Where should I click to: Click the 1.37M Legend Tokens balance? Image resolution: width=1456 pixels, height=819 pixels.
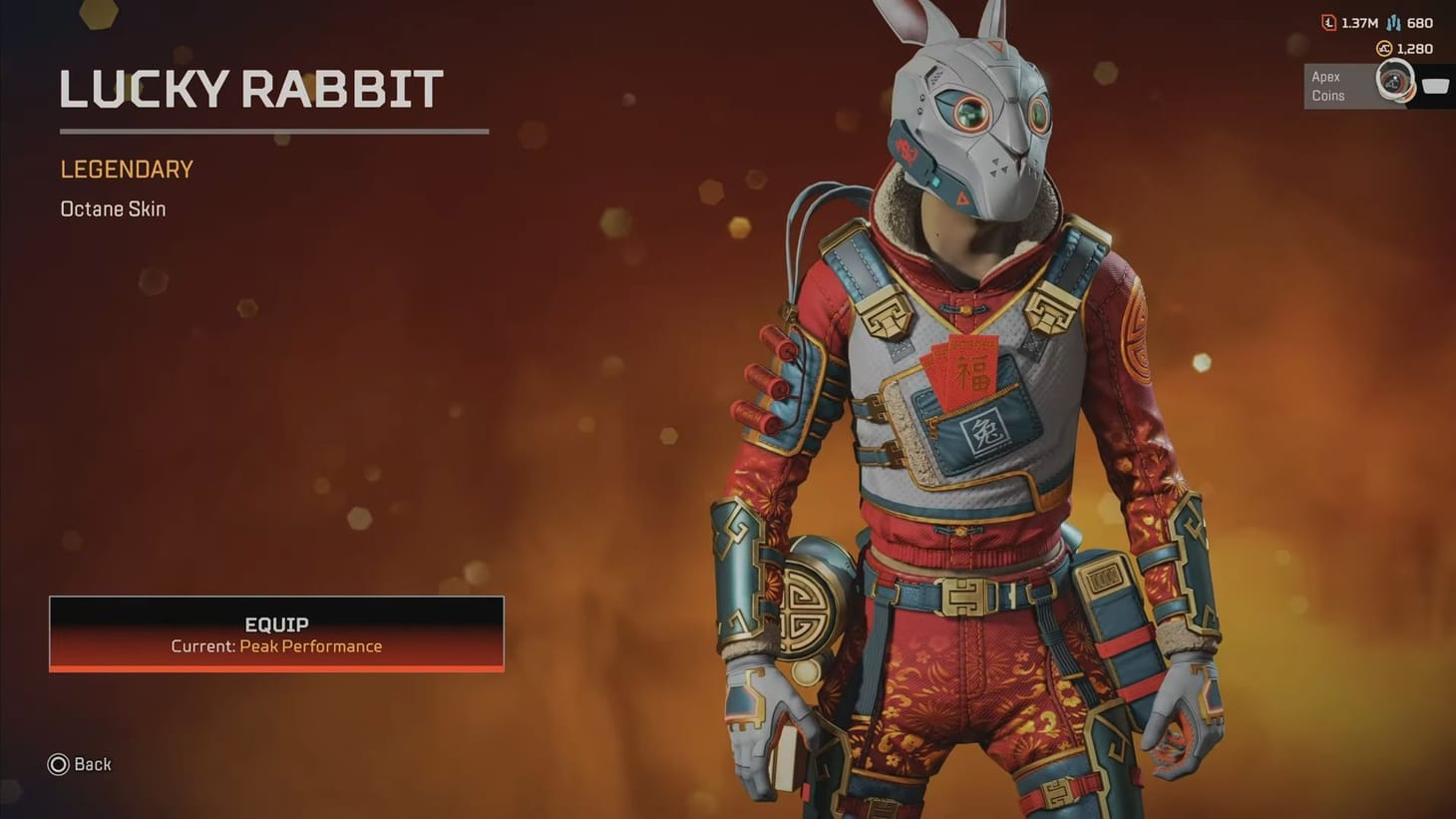click(x=1360, y=22)
